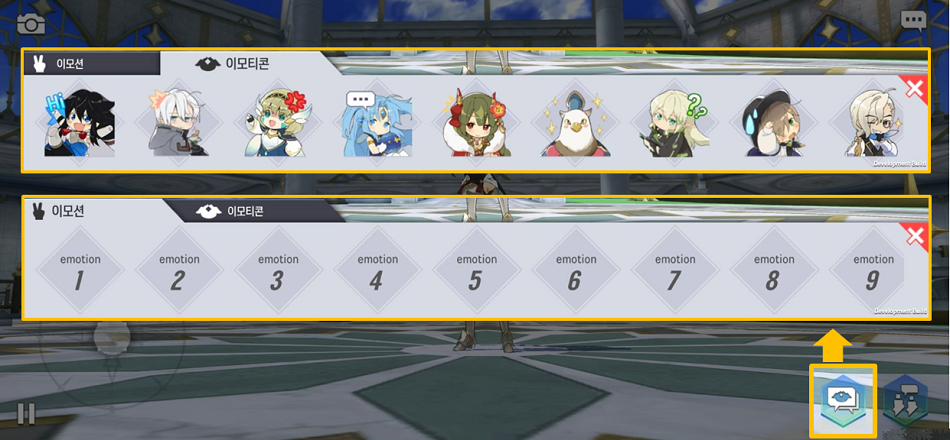Close the emoticon sticker panel
The image size is (950, 440).
tap(913, 90)
